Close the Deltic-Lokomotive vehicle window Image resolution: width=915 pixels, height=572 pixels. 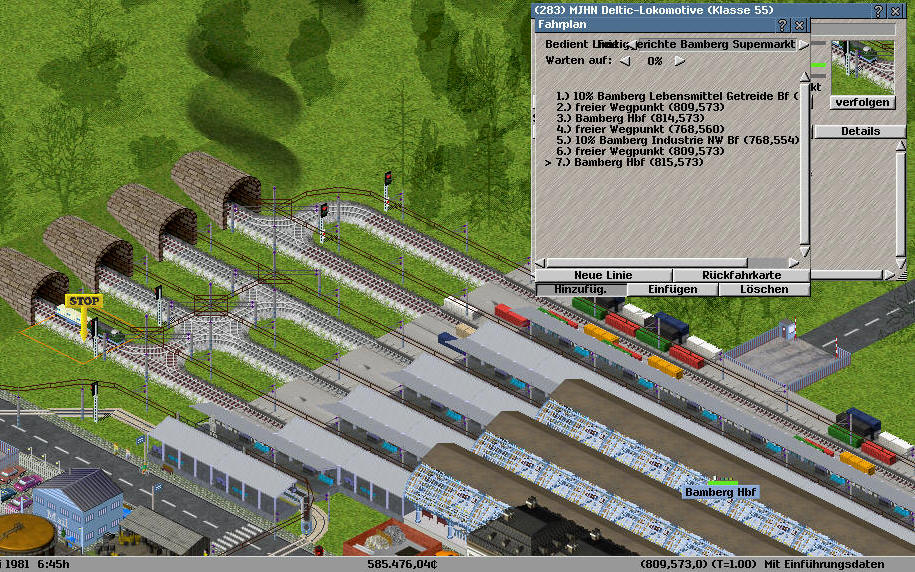(893, 10)
